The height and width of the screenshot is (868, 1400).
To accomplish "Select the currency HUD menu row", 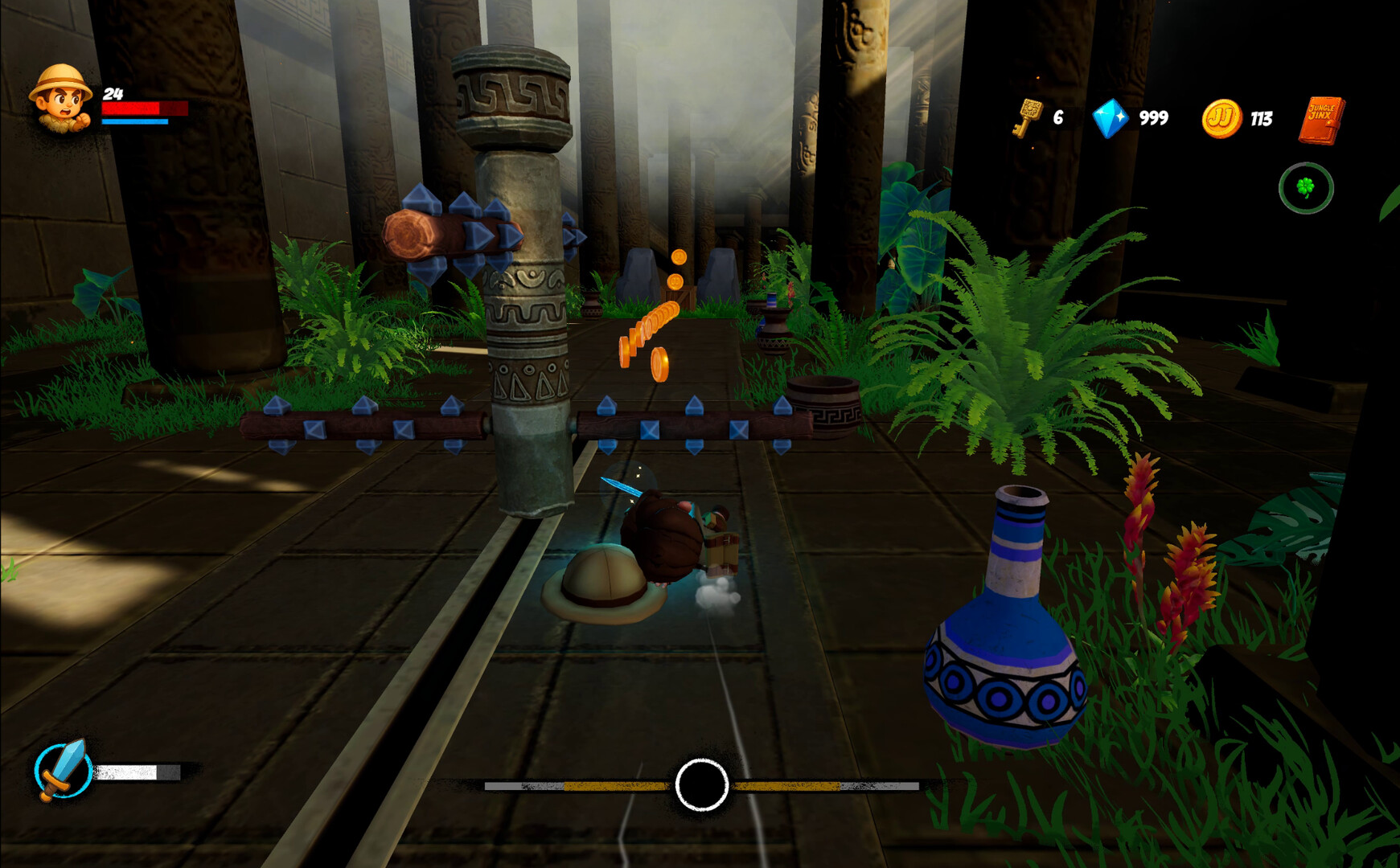I will click(1174, 117).
